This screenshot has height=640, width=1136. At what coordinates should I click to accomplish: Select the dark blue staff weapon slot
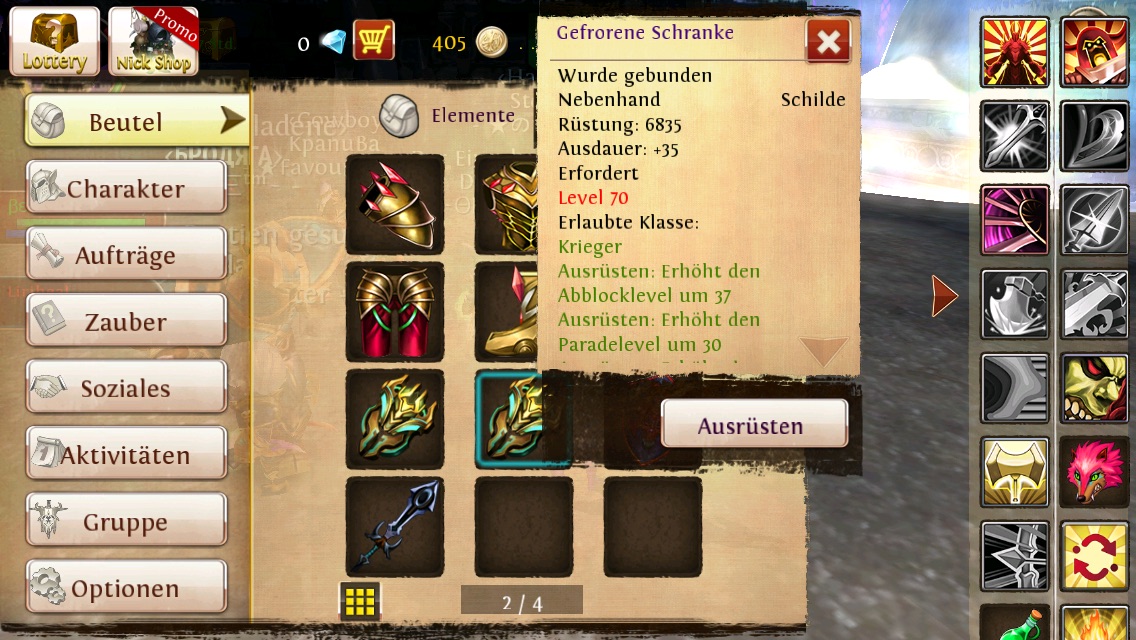pyautogui.click(x=395, y=527)
